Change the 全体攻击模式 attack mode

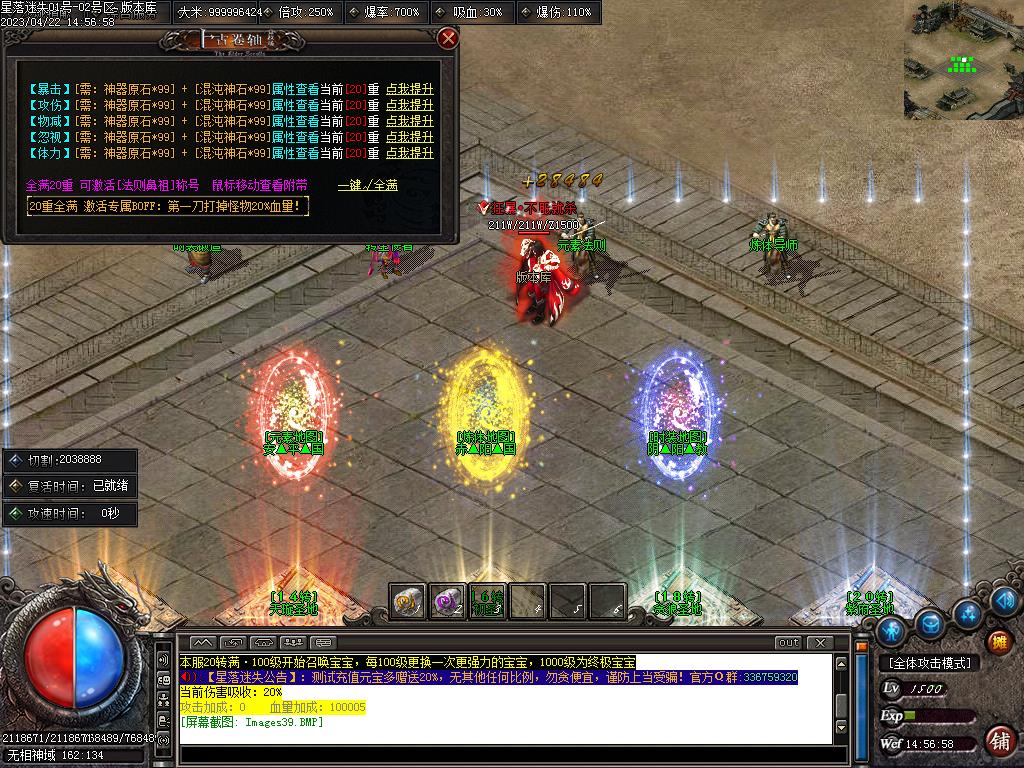coord(930,663)
